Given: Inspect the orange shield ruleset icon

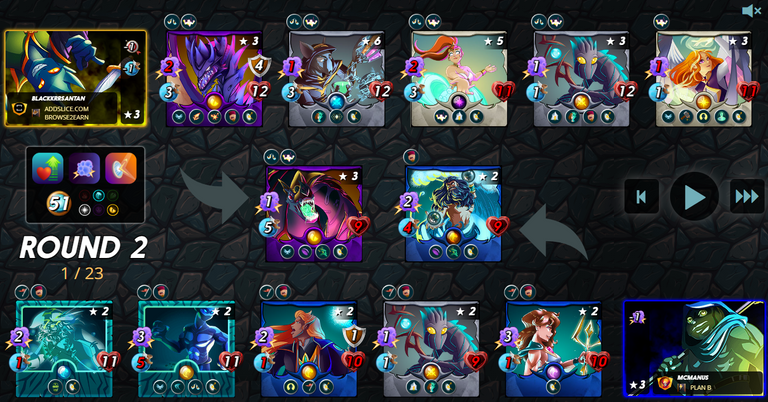Looking at the screenshot, I should [x=121, y=168].
